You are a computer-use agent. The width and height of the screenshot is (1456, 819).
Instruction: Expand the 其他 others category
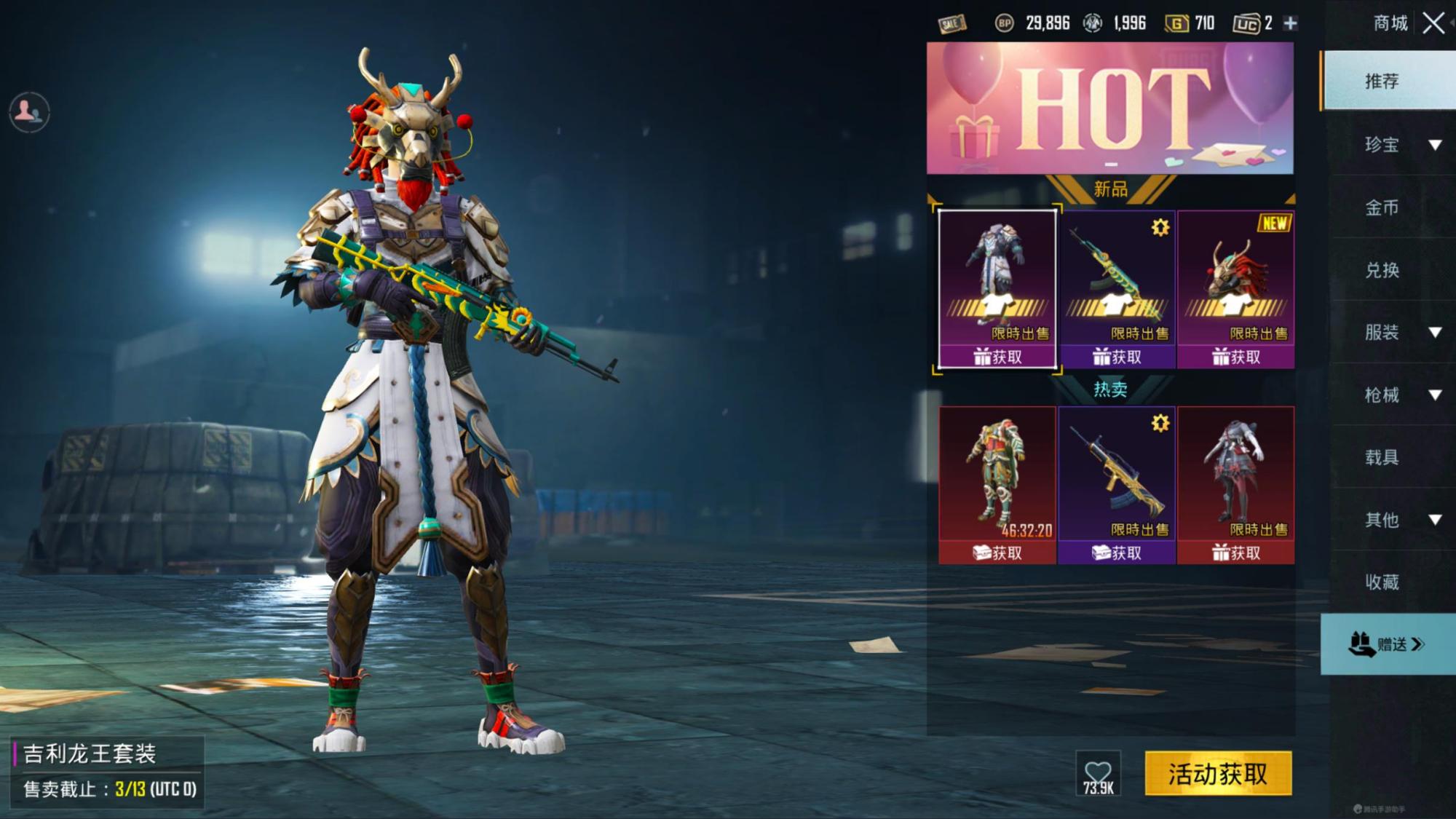[x=1398, y=520]
